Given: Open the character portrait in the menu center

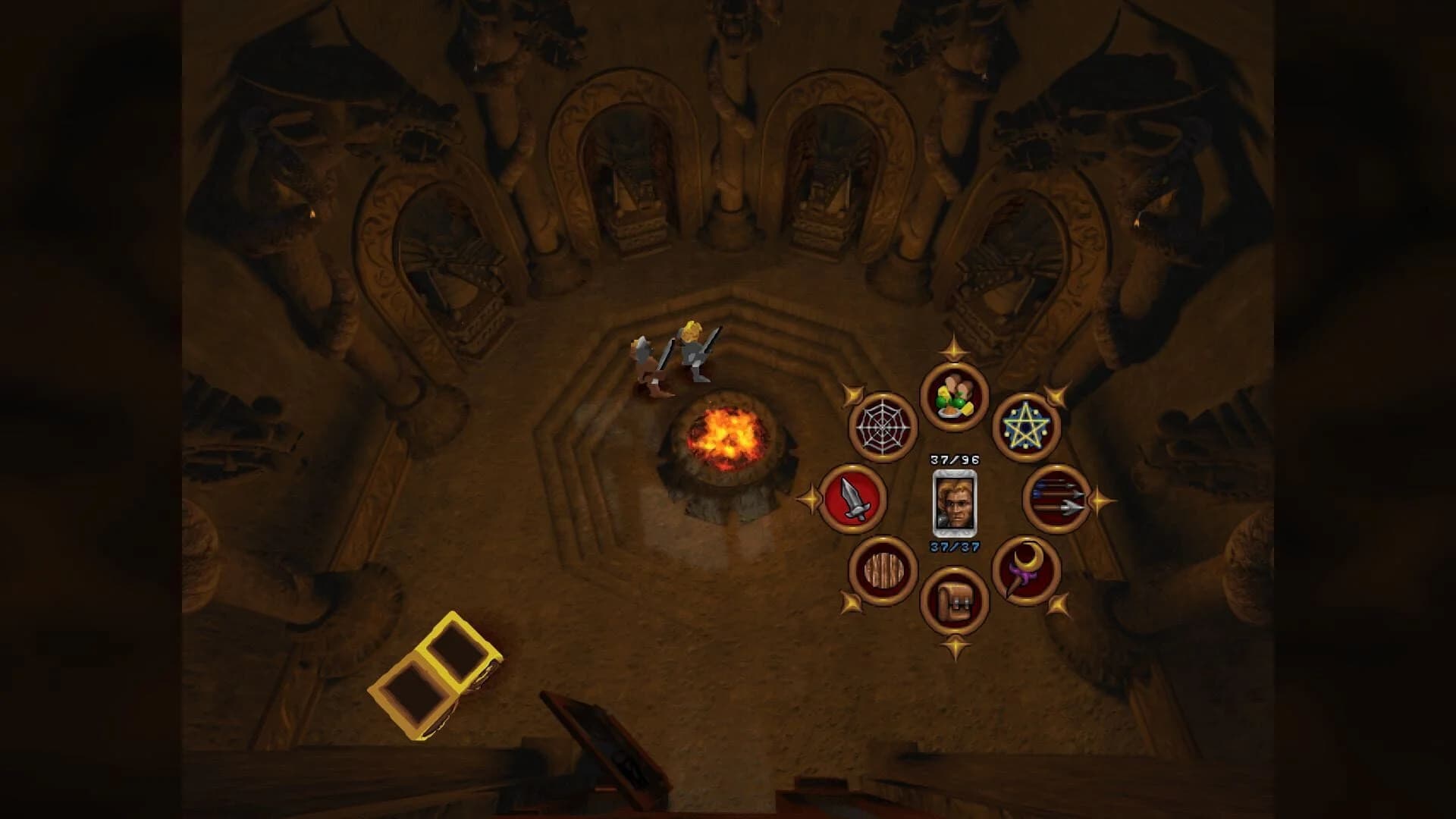Looking at the screenshot, I should click(954, 503).
